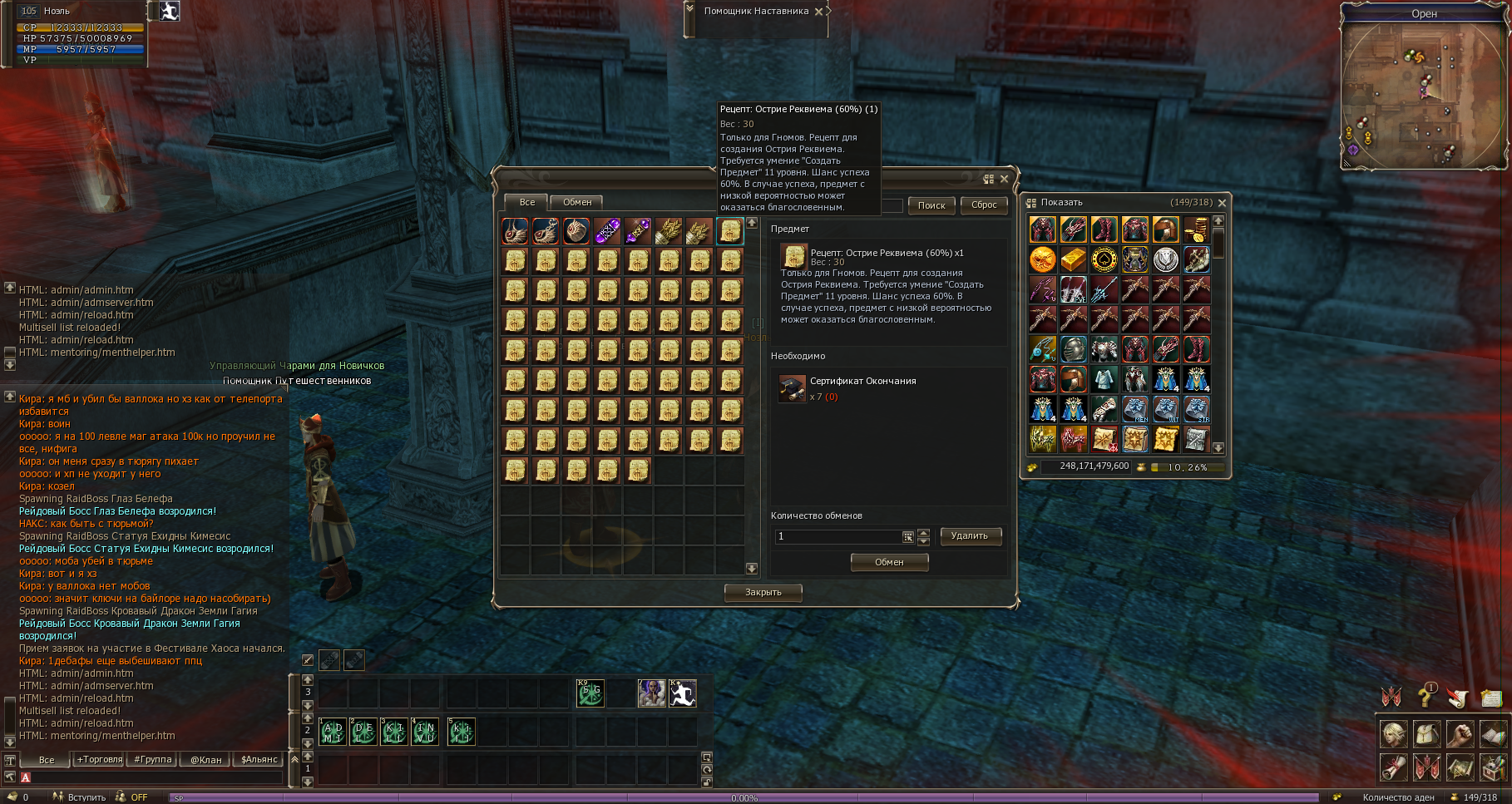
Task: Select the Острие Реквиема recipe slot
Action: 729,231
